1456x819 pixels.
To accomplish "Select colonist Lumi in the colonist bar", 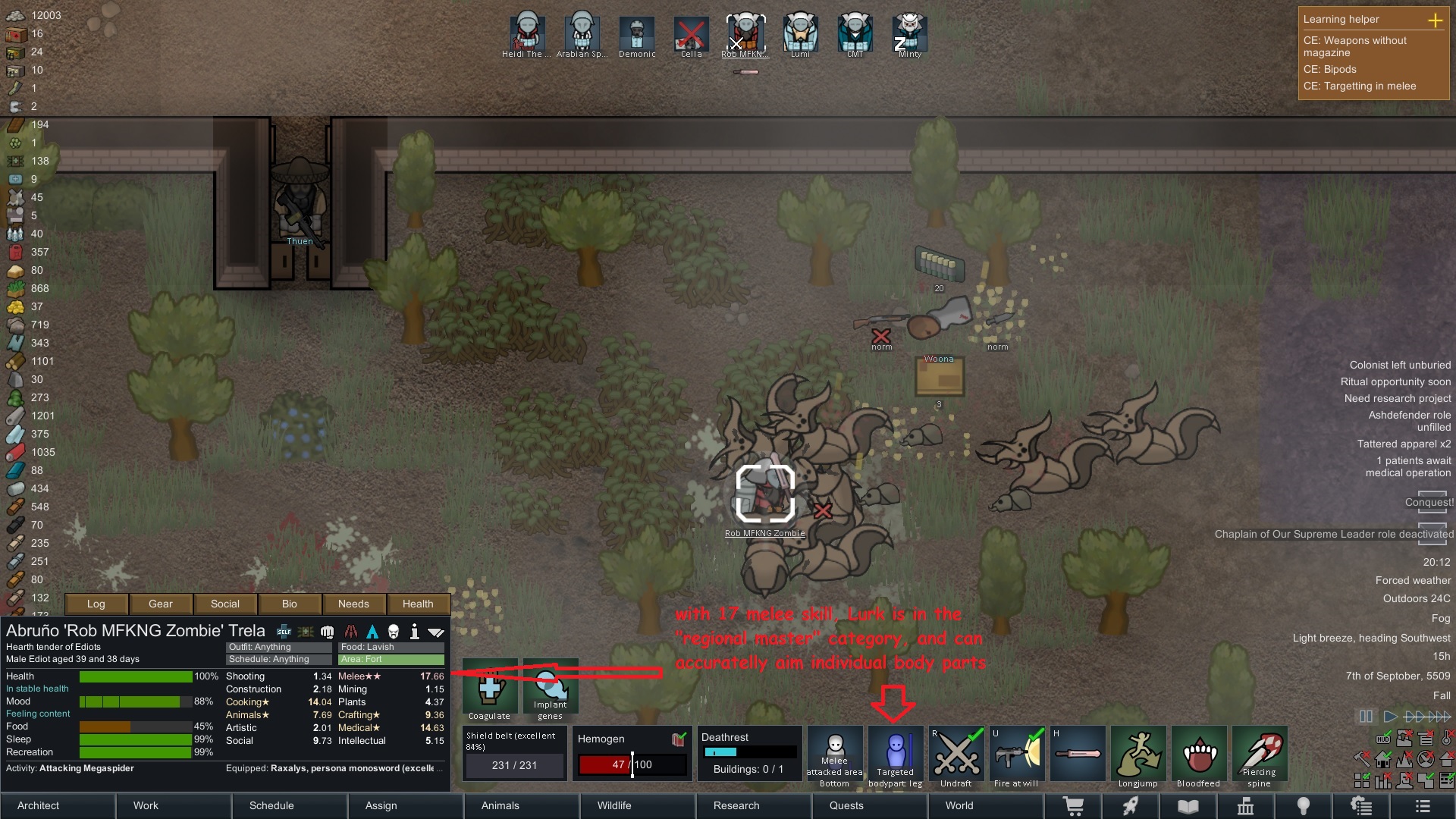I will point(800,34).
